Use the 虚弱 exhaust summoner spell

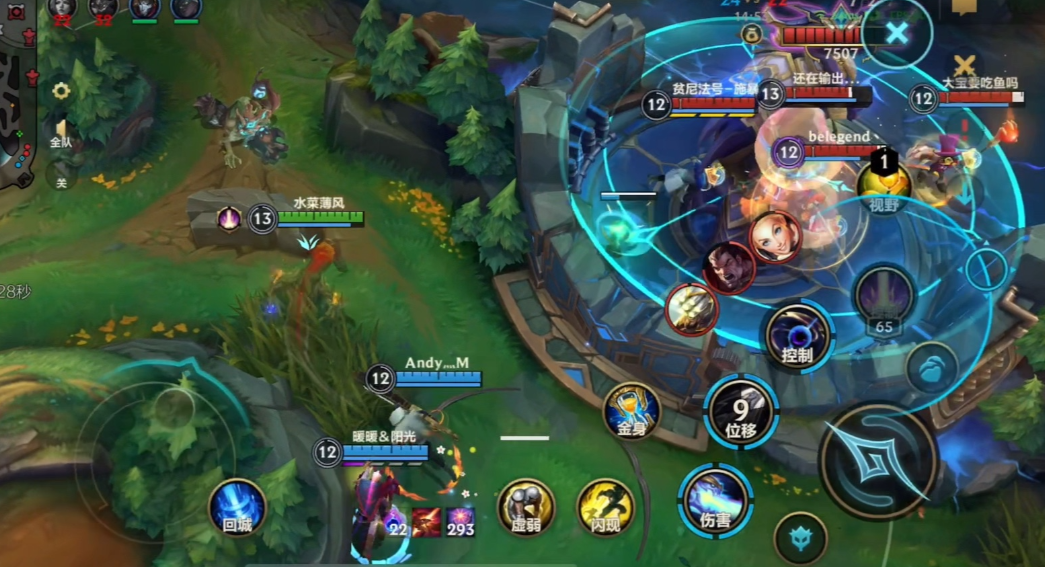pos(526,506)
